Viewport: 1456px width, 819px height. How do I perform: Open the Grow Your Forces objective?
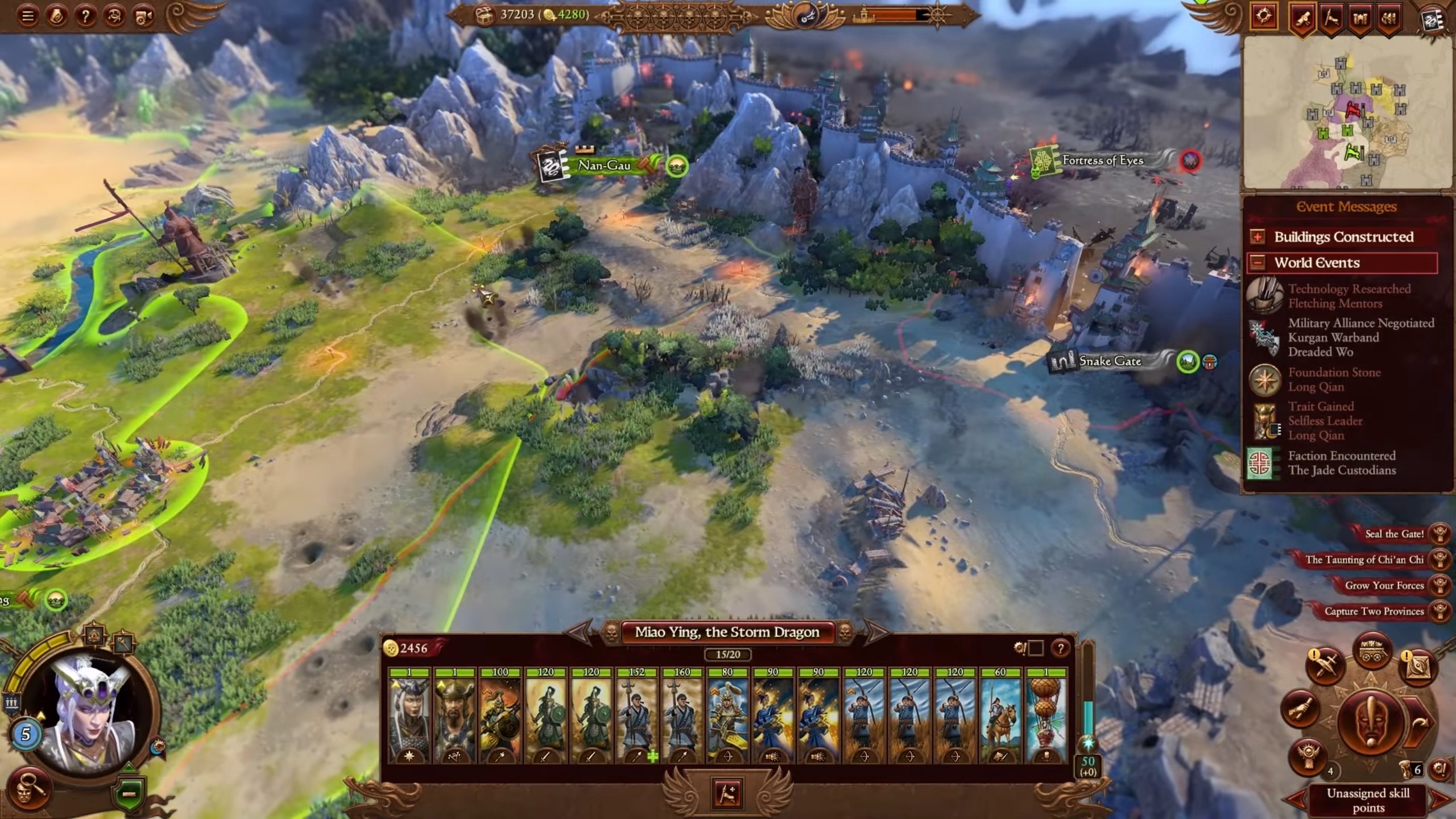coord(1383,586)
